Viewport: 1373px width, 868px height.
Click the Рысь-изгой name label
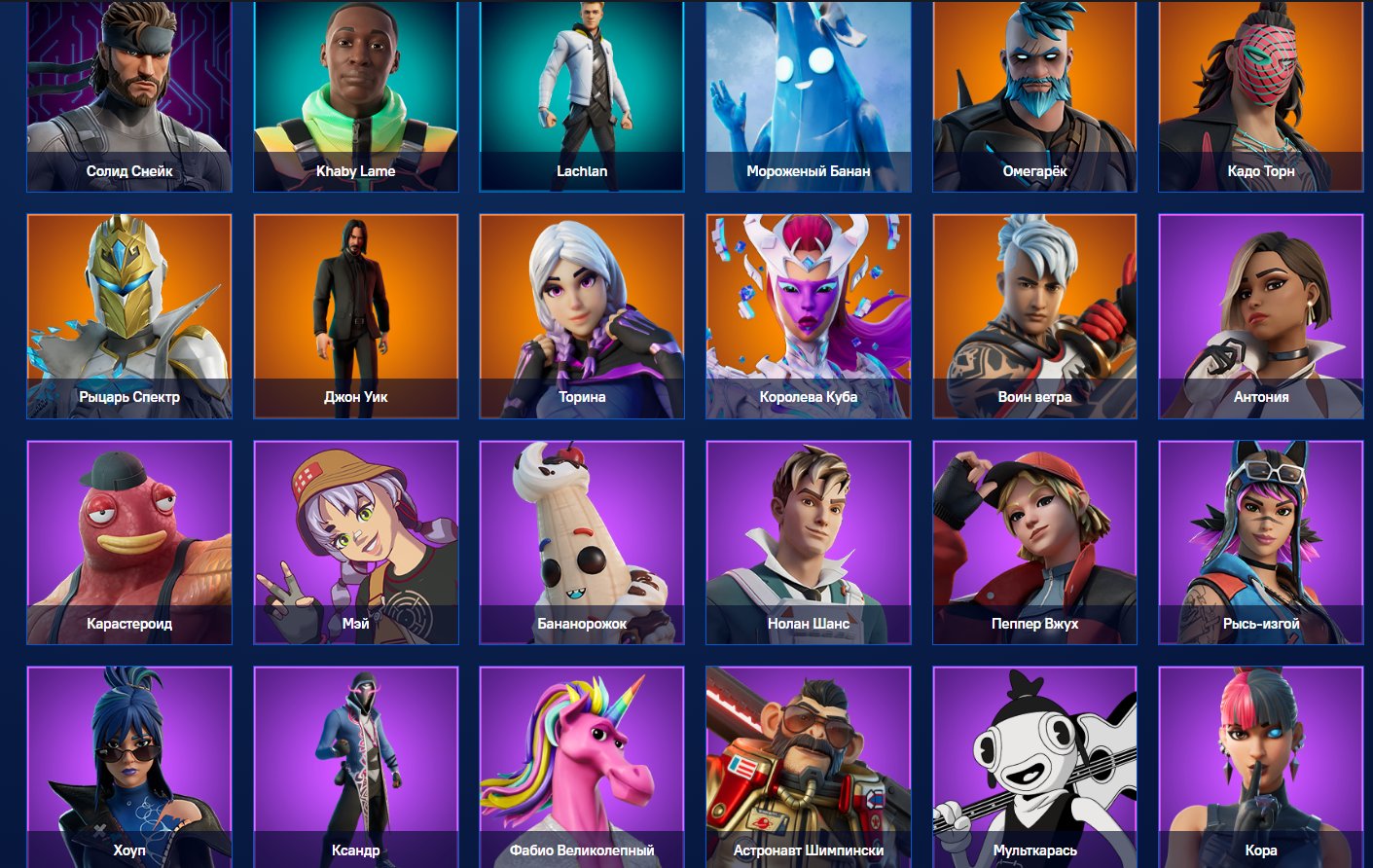pos(1261,623)
